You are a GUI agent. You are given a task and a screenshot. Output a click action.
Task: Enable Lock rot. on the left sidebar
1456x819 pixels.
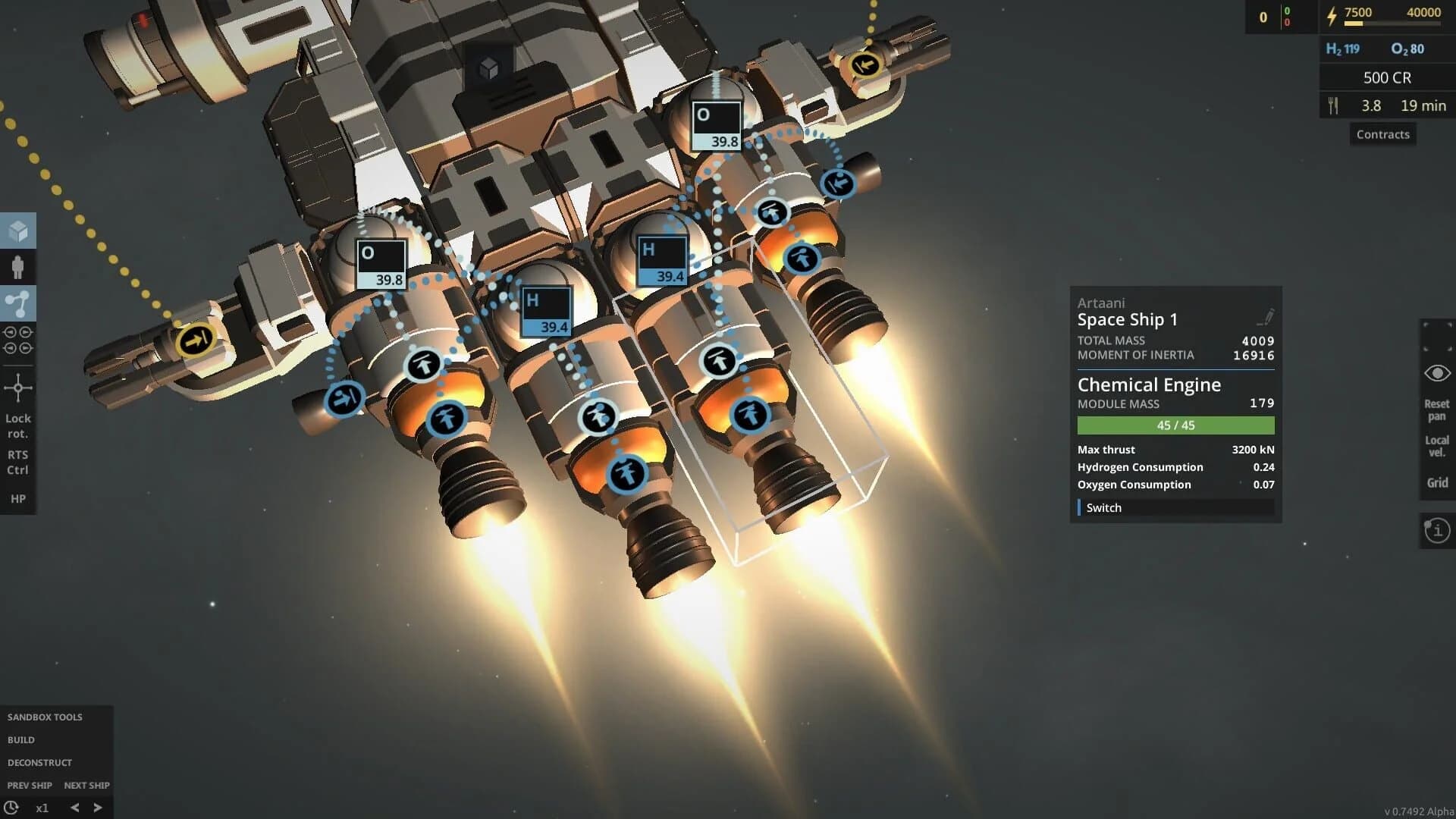[x=19, y=425]
